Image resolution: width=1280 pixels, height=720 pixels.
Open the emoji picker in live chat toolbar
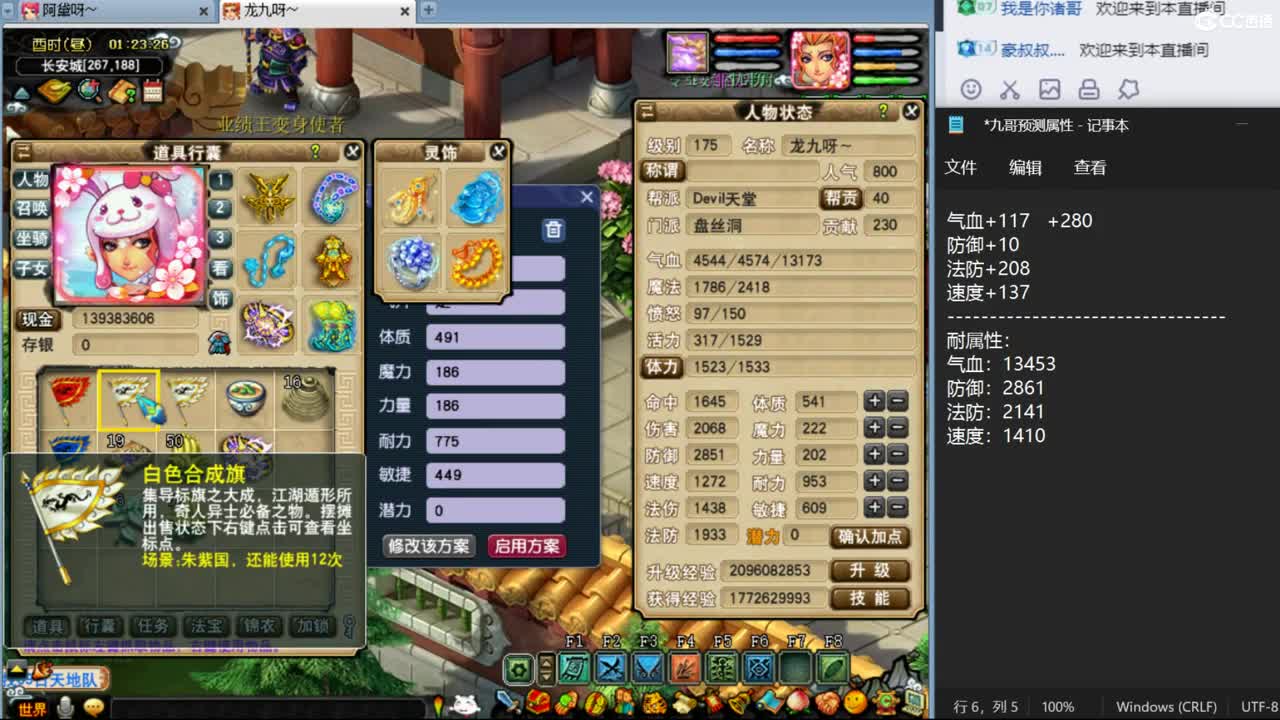coord(969,88)
